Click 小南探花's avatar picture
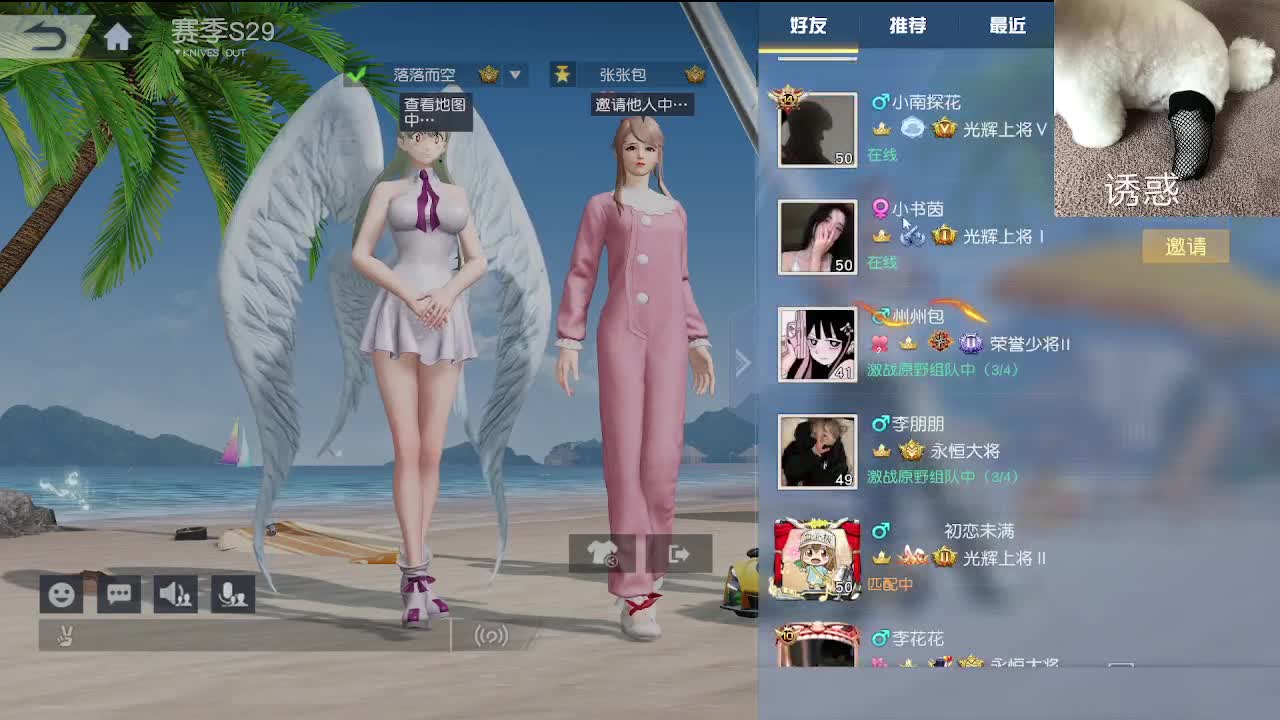Screen dimensions: 1280x720 tap(817, 128)
